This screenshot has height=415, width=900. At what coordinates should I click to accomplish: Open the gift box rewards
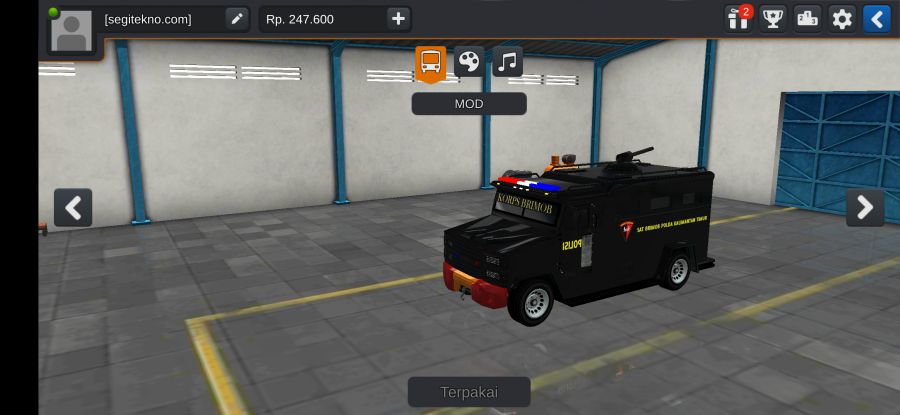click(x=739, y=18)
